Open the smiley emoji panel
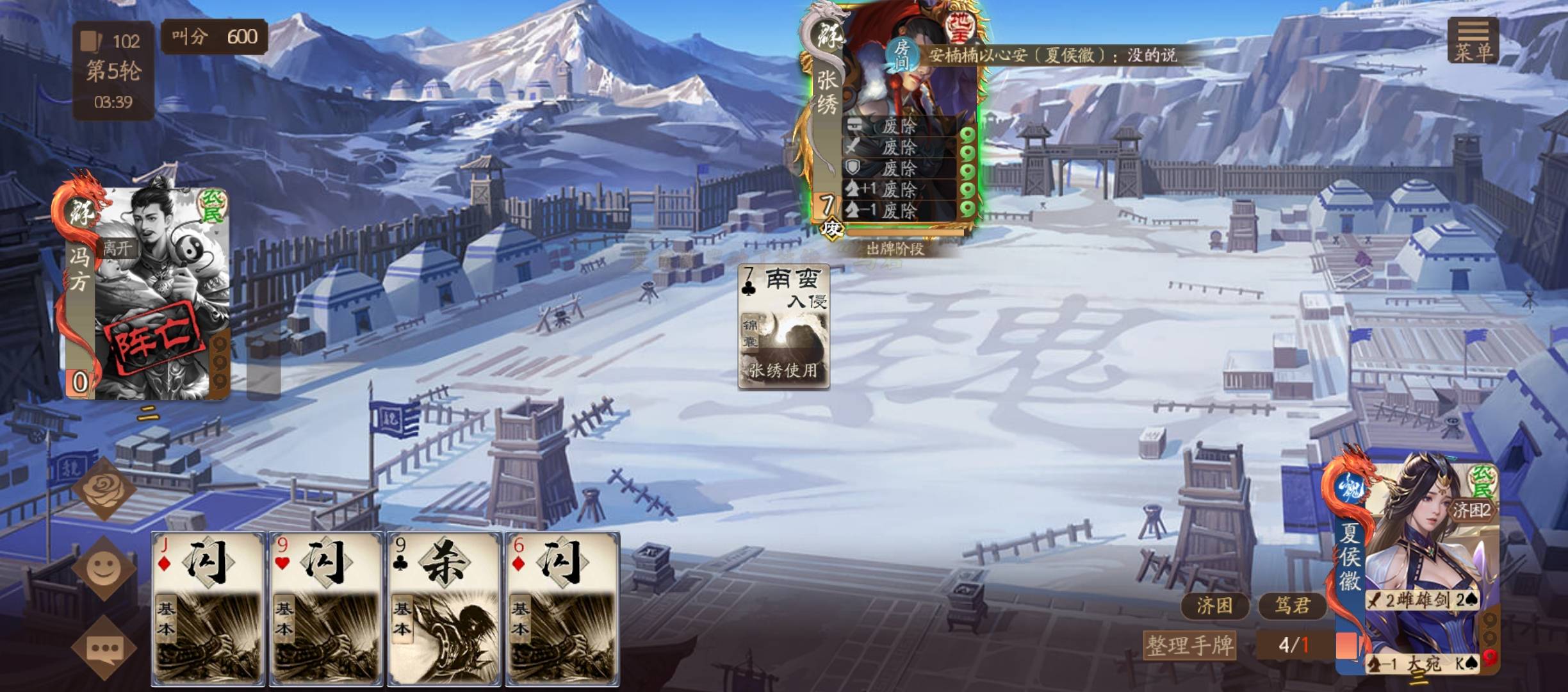This screenshot has height=692, width=1568. point(104,568)
